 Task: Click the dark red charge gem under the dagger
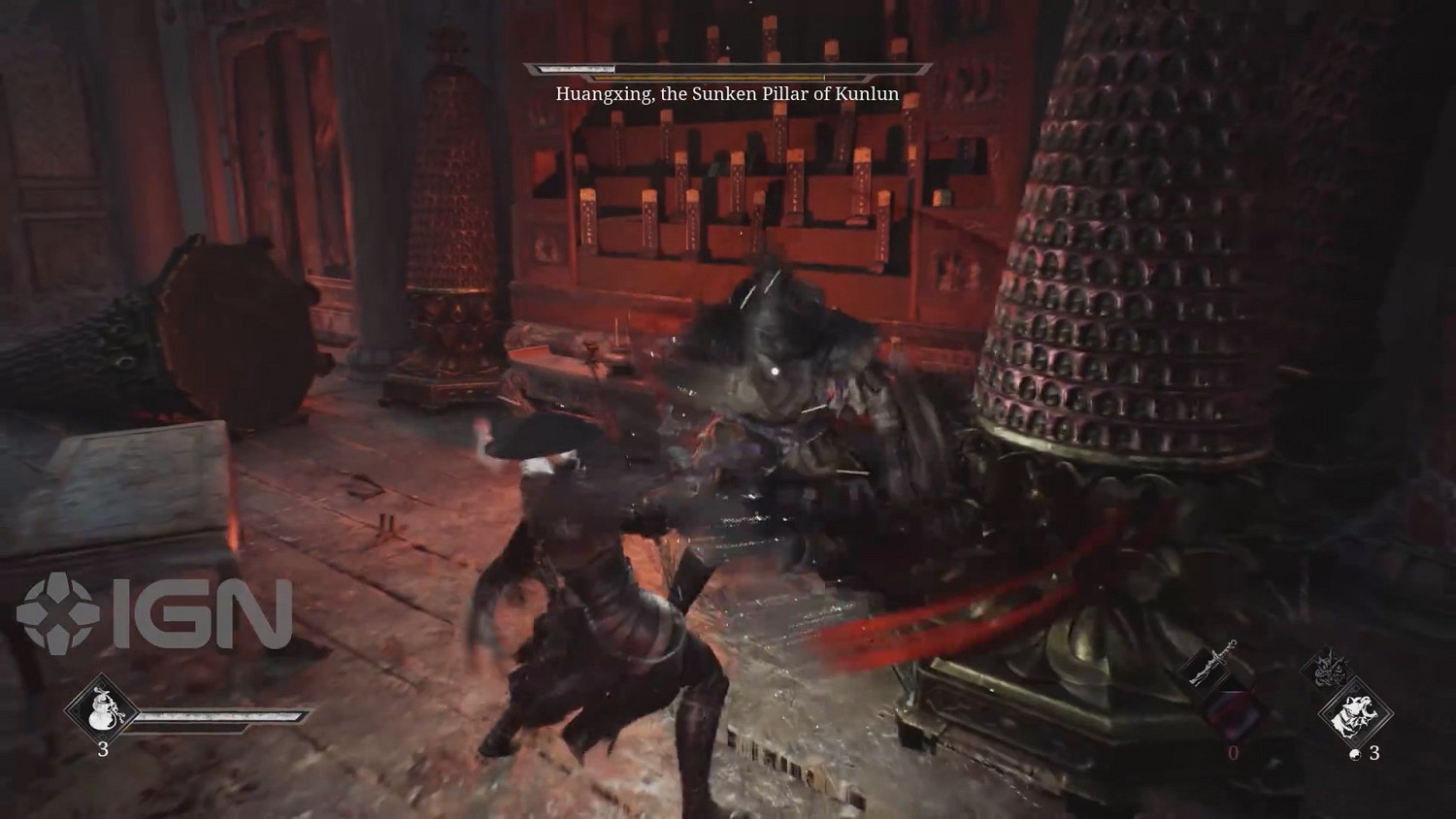[1229, 710]
